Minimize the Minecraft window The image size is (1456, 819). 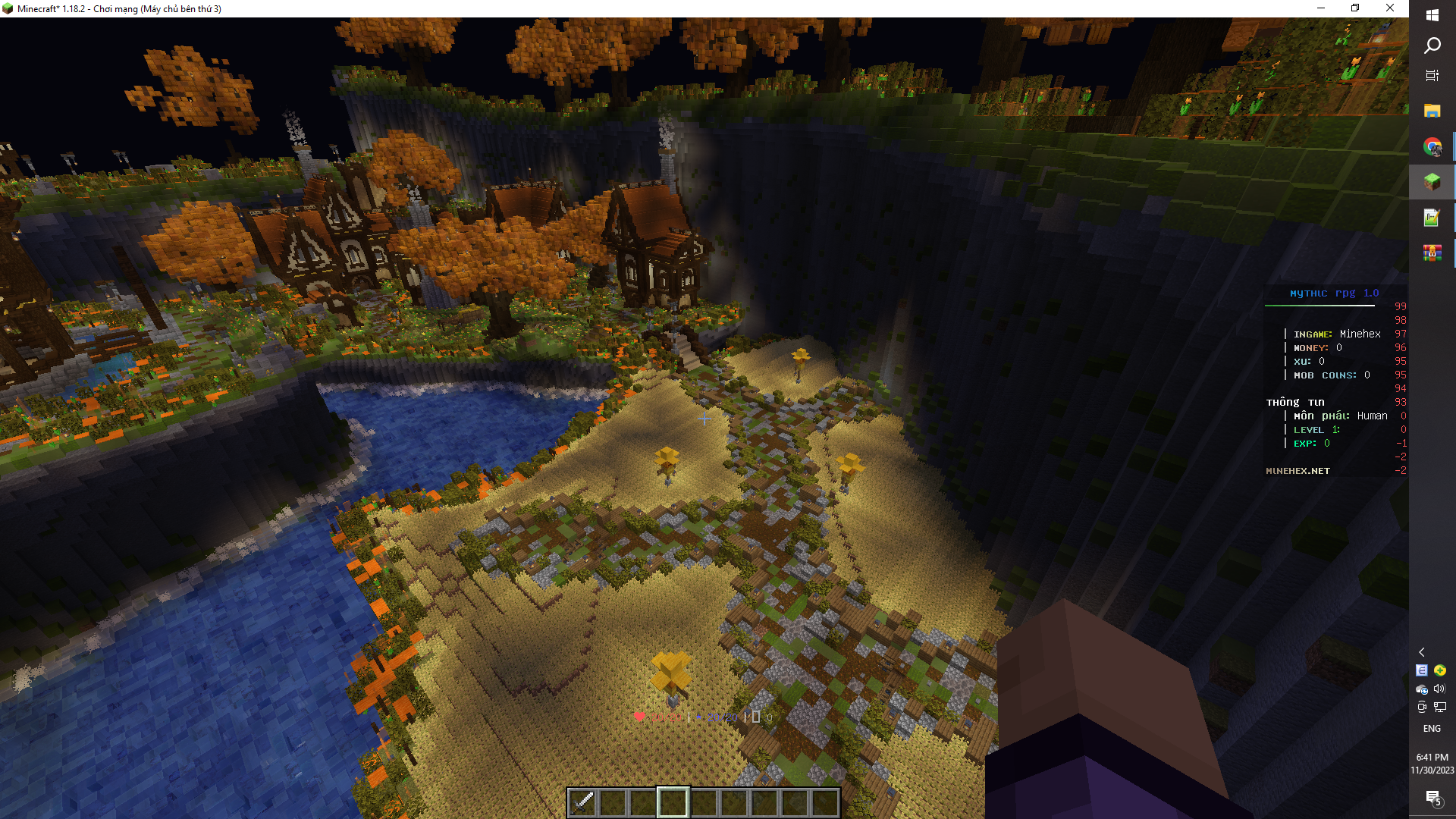[x=1321, y=8]
